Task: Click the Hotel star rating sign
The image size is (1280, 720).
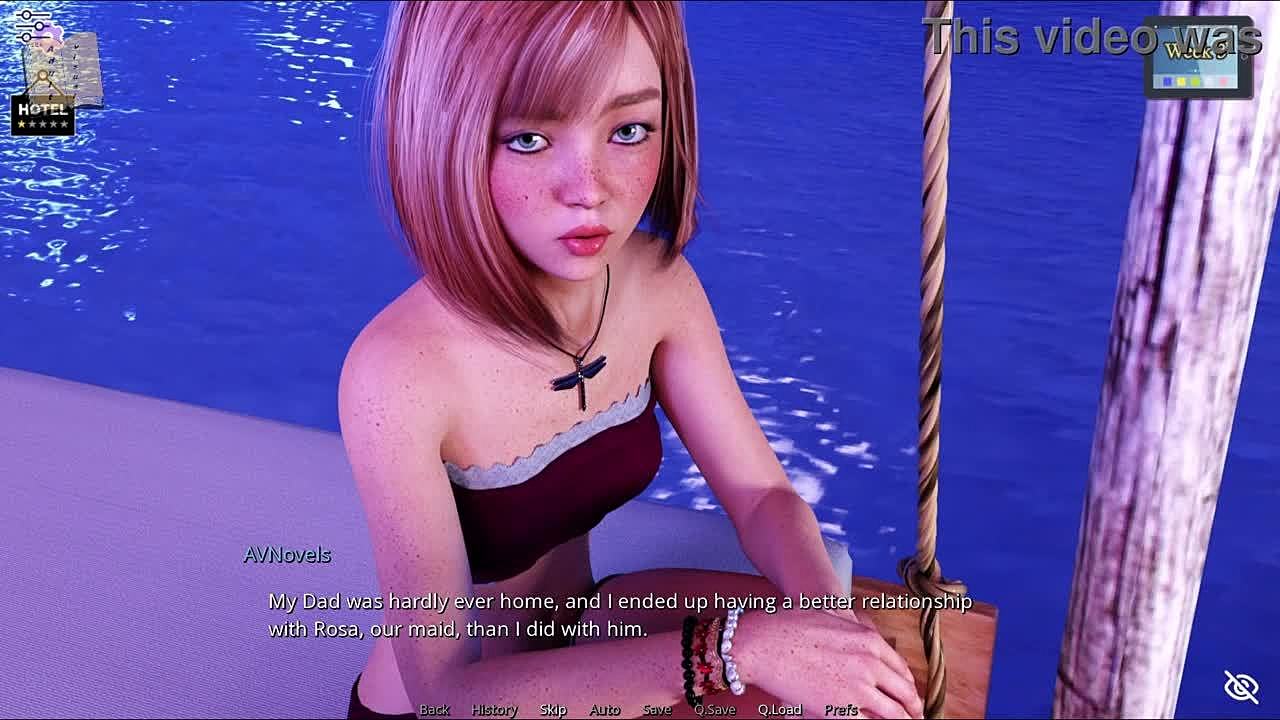Action: coord(43,115)
